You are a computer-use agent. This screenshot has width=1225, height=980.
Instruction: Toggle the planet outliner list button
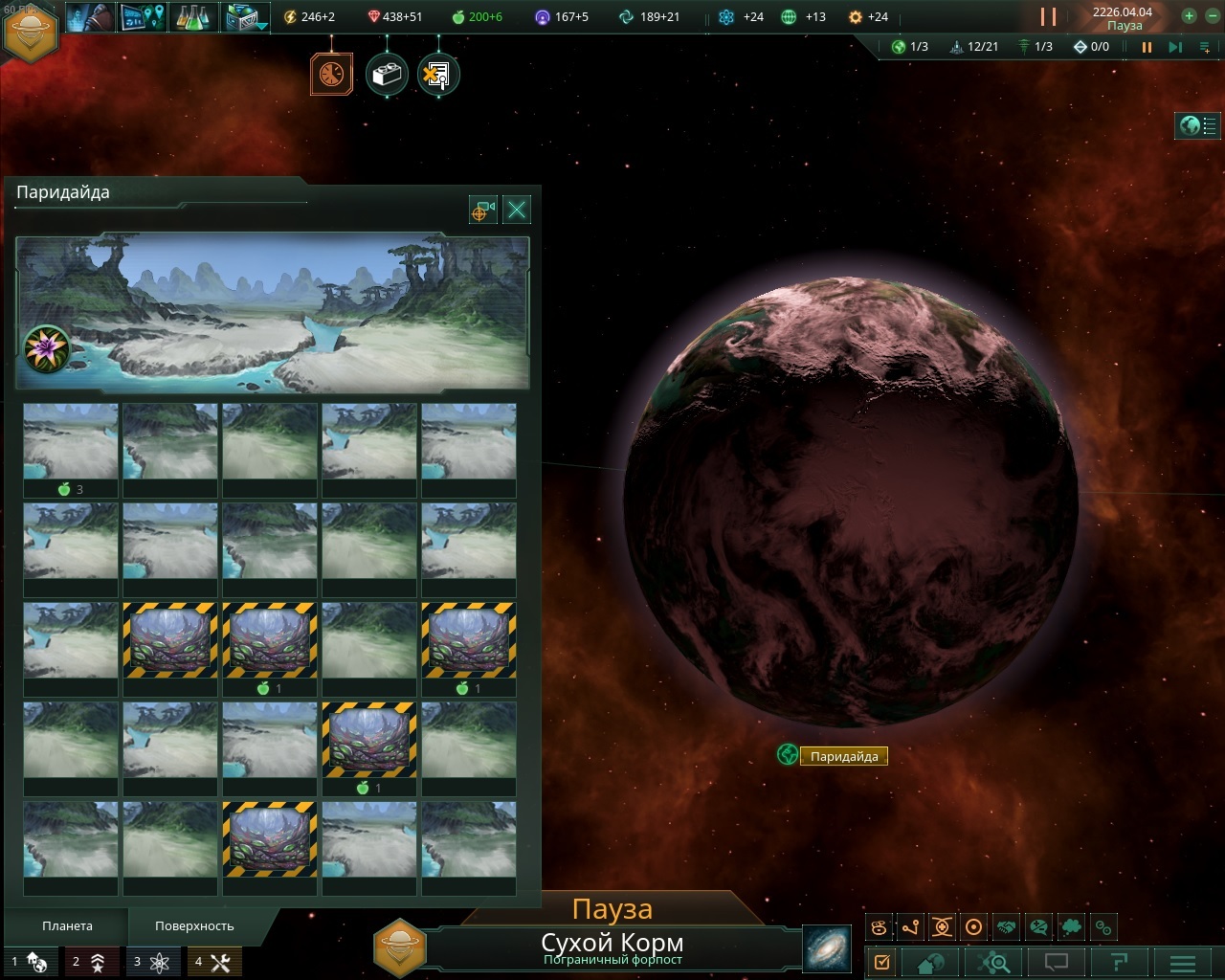pyautogui.click(x=1199, y=125)
